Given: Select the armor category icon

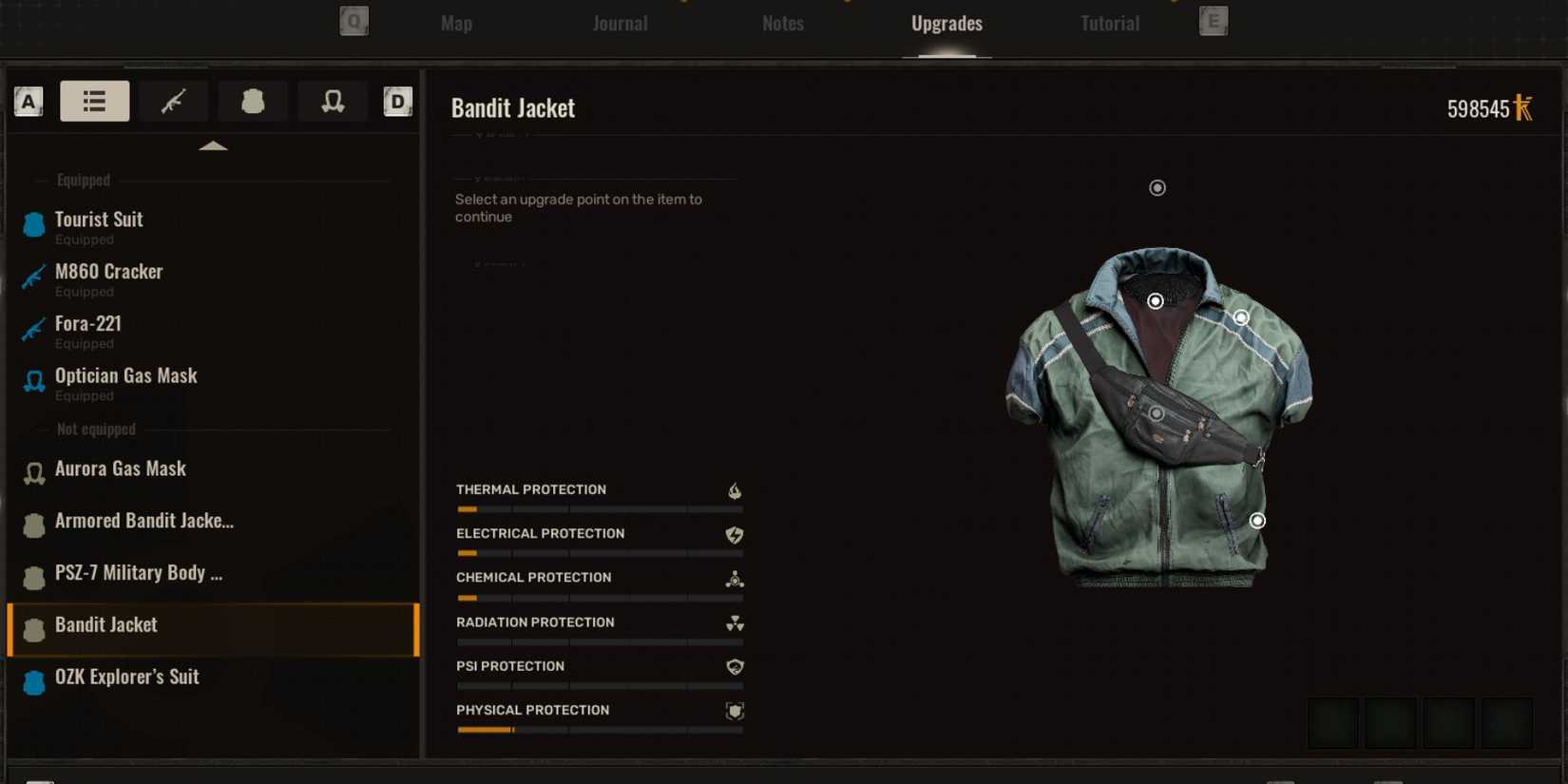Looking at the screenshot, I should coord(253,101).
